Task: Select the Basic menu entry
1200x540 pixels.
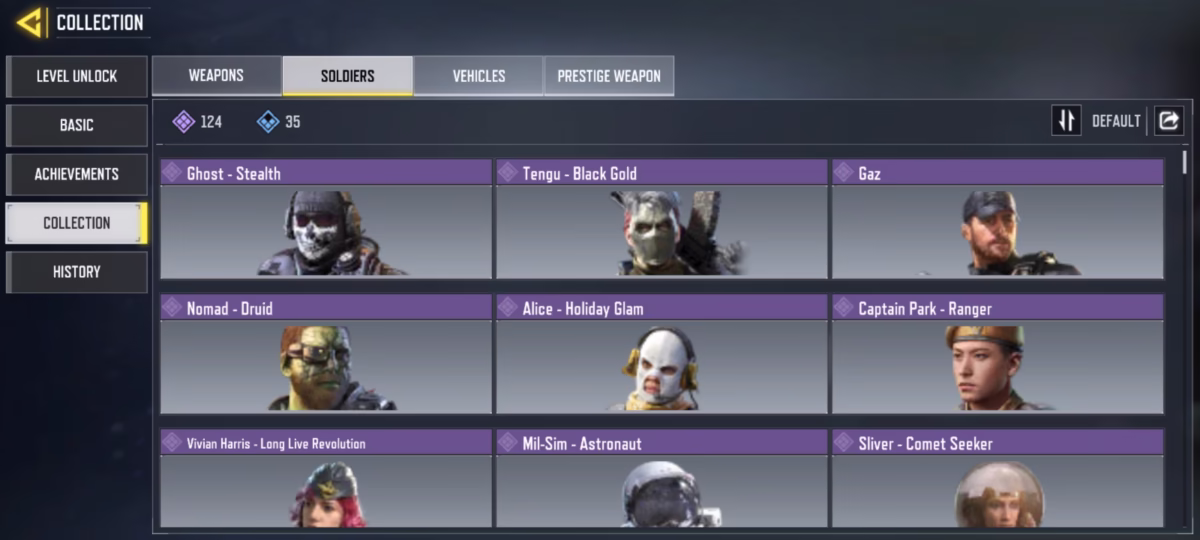Action: [77, 125]
